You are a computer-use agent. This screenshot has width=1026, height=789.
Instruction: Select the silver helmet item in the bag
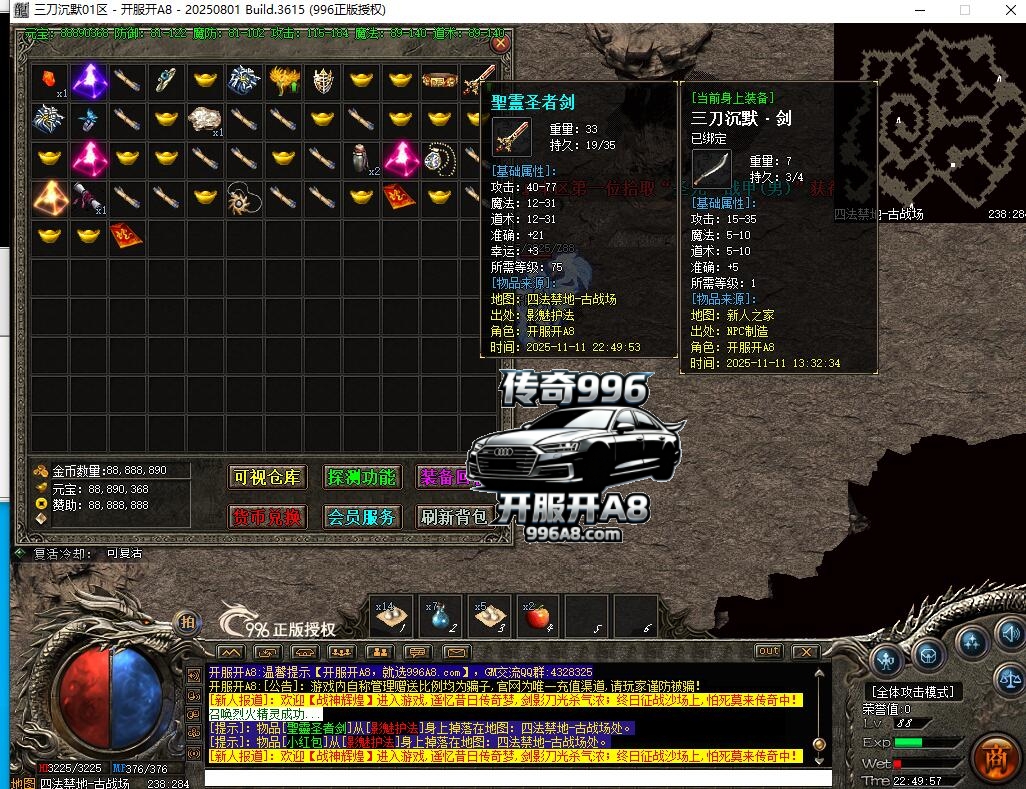point(322,80)
